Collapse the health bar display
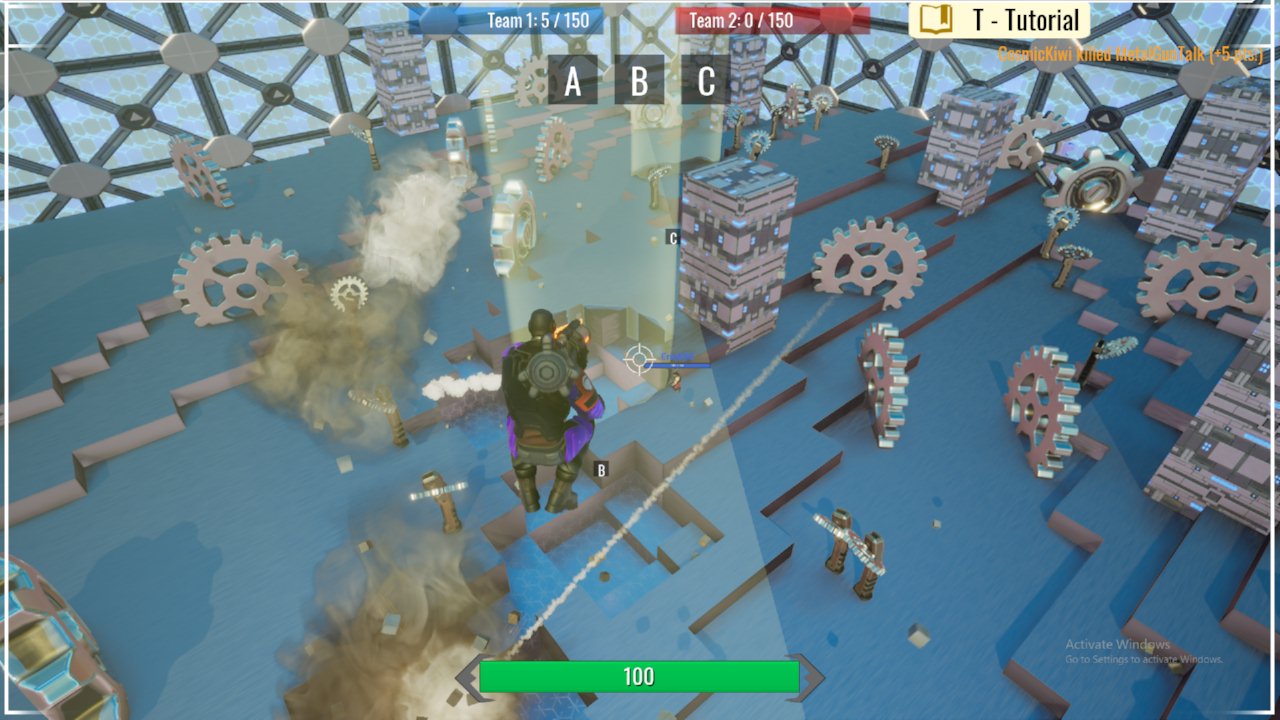Screen dimensions: 1280x720 640,676
